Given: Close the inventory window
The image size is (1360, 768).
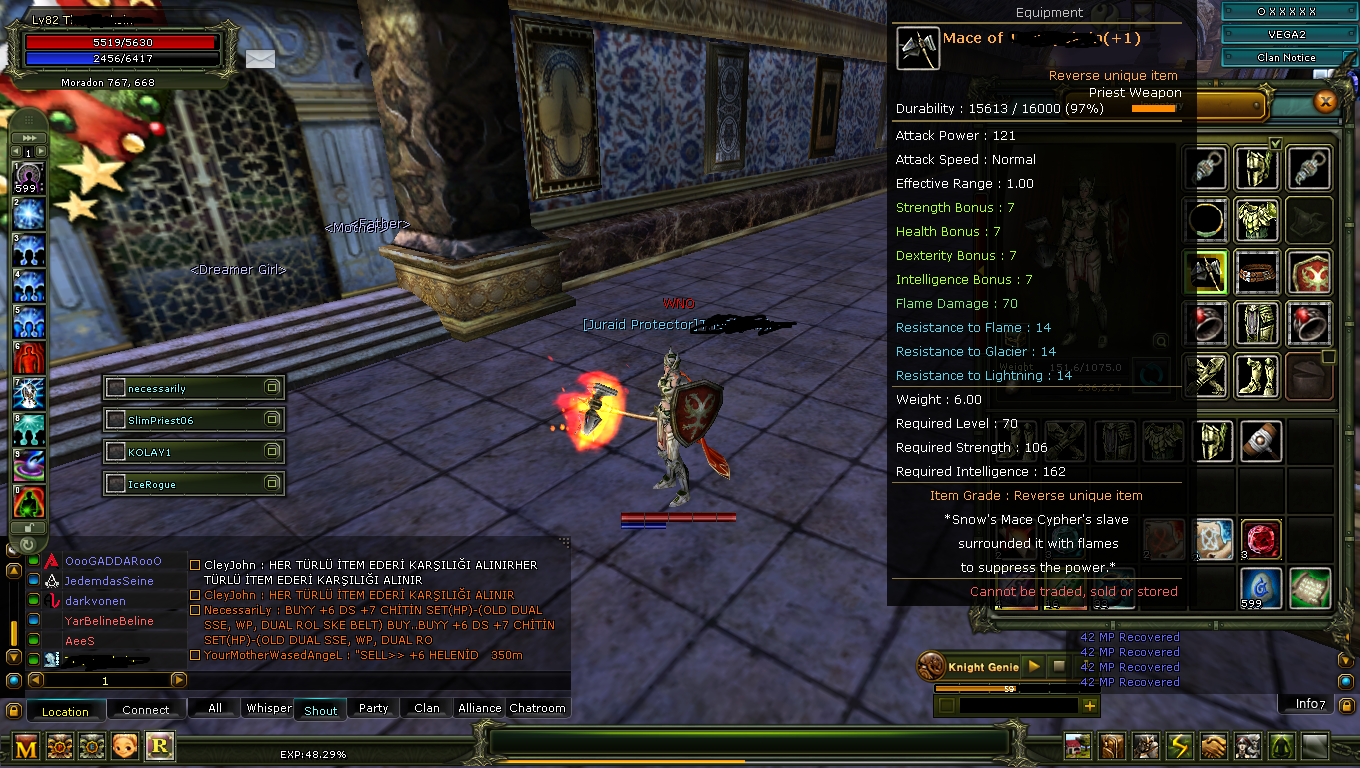Looking at the screenshot, I should pos(1325,101).
